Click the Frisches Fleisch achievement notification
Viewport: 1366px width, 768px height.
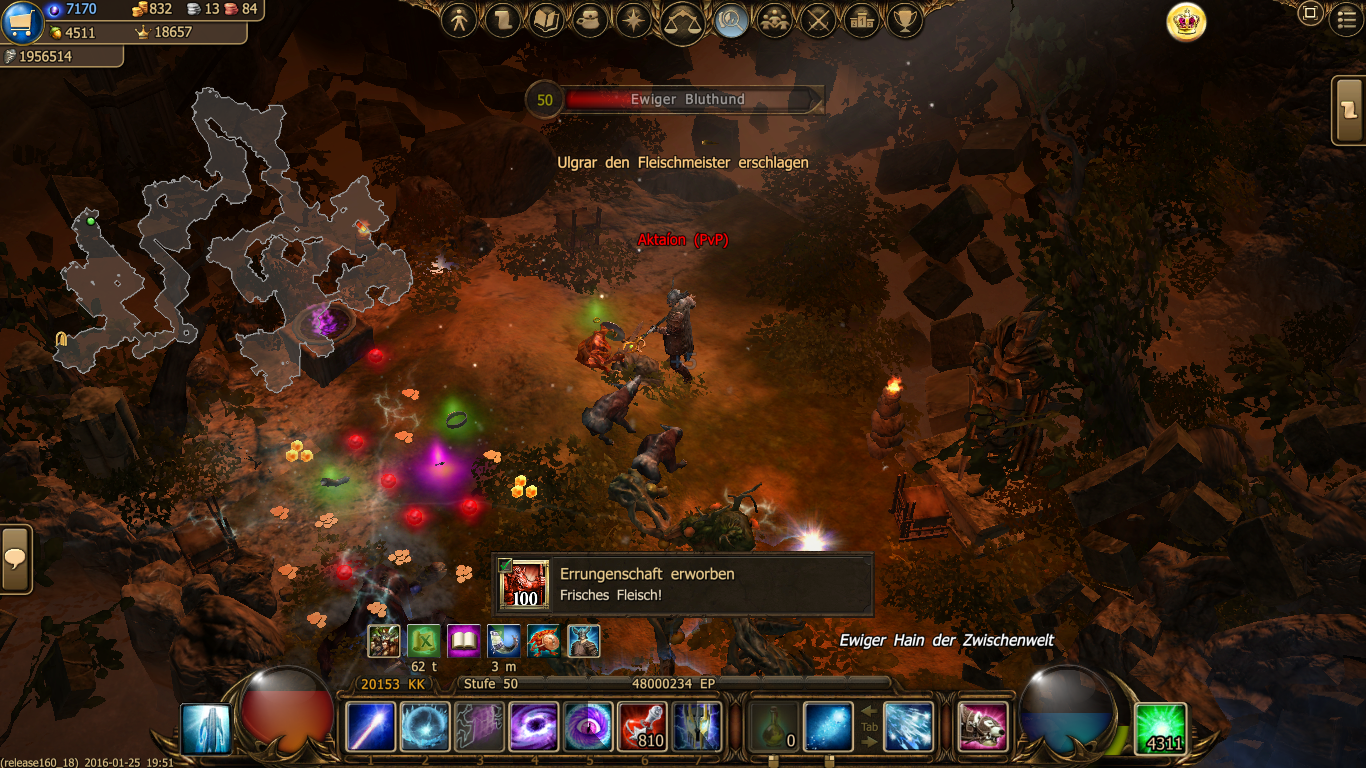683,585
